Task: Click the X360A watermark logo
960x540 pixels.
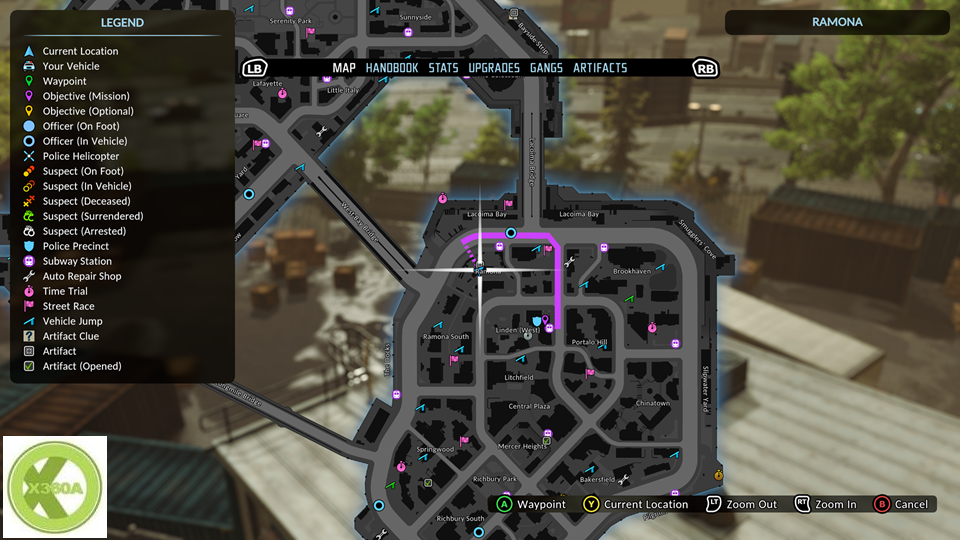Action: [x=56, y=487]
